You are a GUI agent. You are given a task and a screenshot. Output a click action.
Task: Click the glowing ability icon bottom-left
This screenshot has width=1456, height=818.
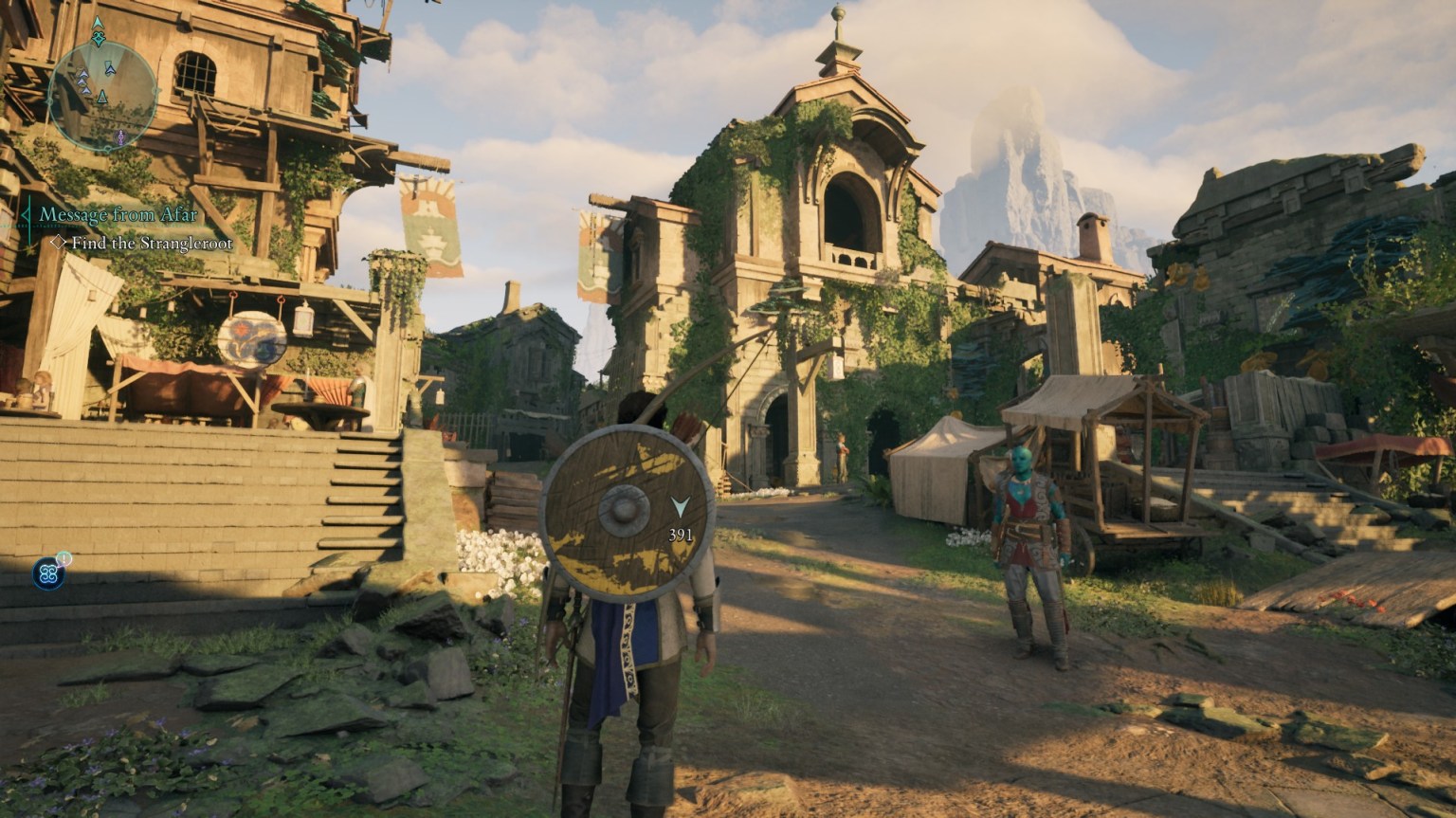(x=49, y=573)
